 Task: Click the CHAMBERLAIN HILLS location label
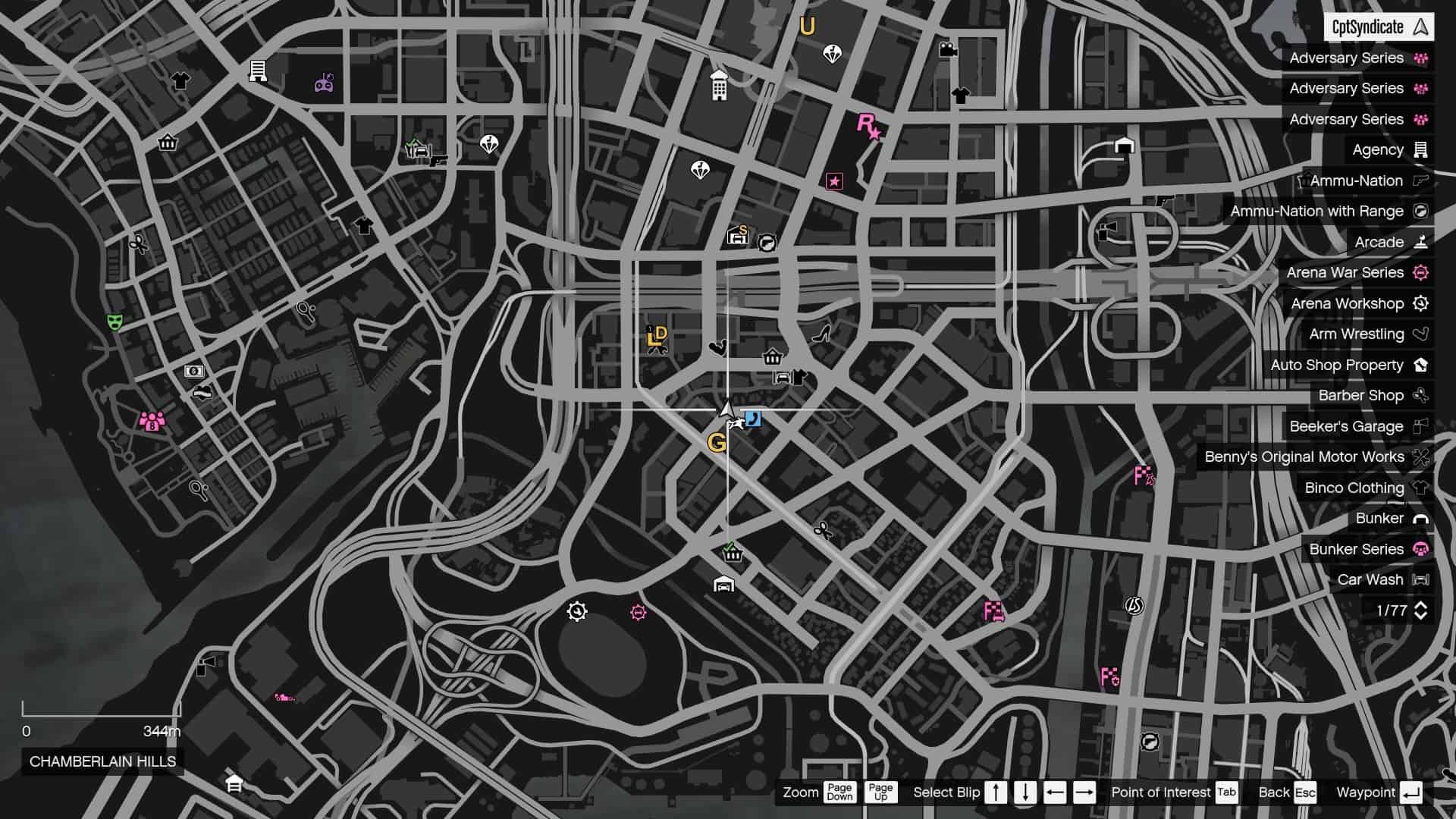tap(102, 763)
